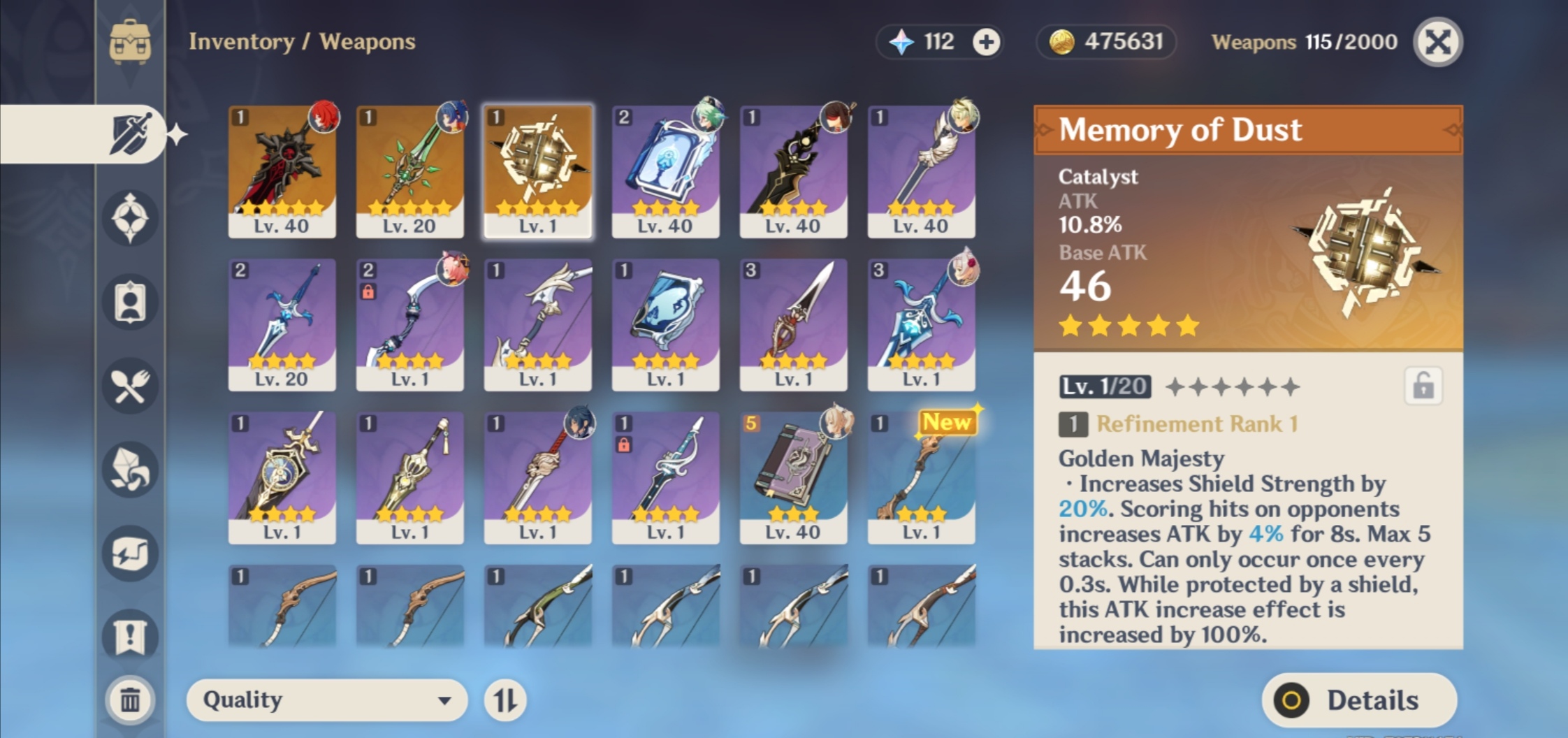Open the destroy weapons trash tool

[129, 699]
